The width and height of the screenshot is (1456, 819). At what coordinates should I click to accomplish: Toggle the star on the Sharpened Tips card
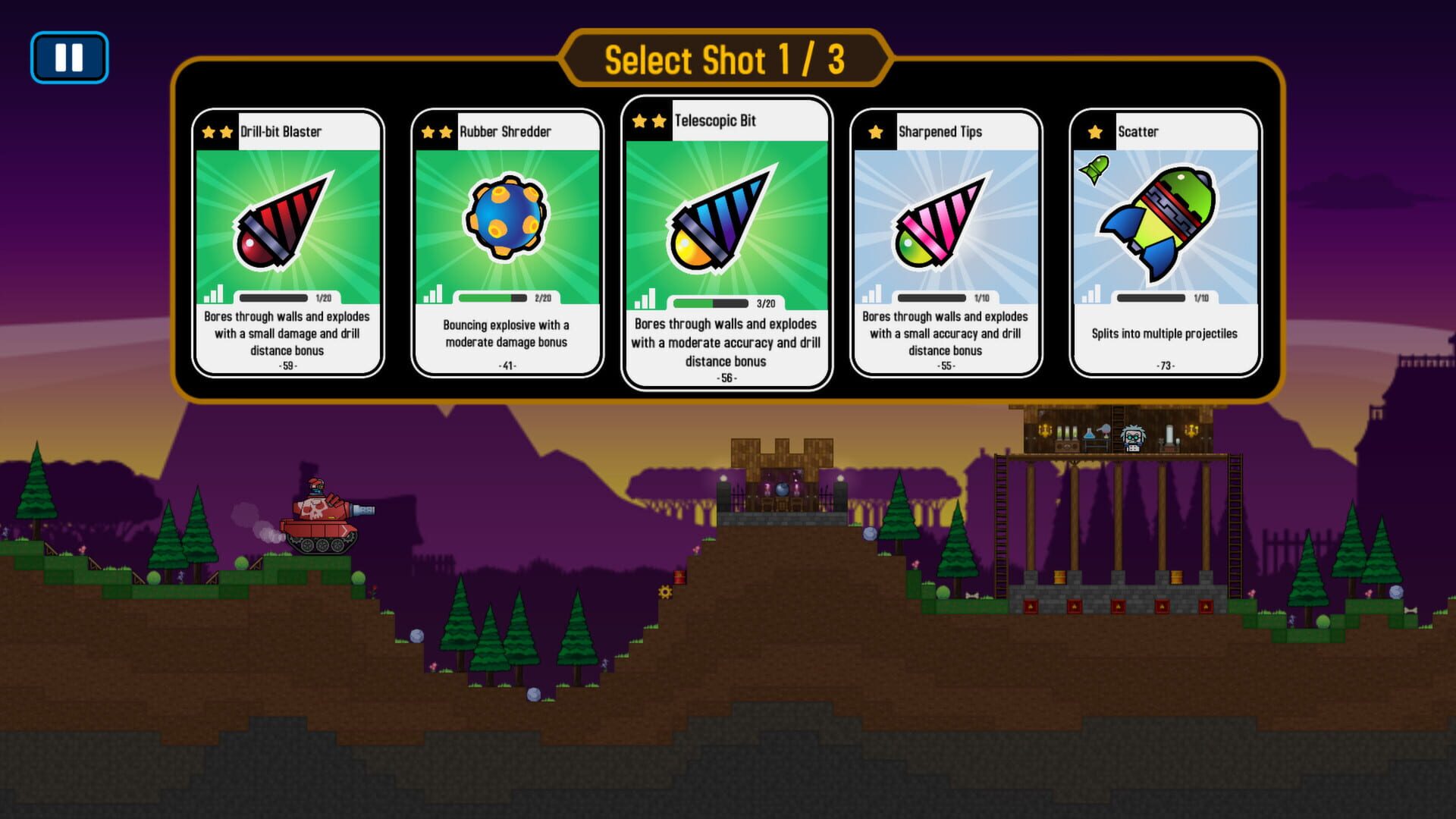pyautogui.click(x=877, y=130)
